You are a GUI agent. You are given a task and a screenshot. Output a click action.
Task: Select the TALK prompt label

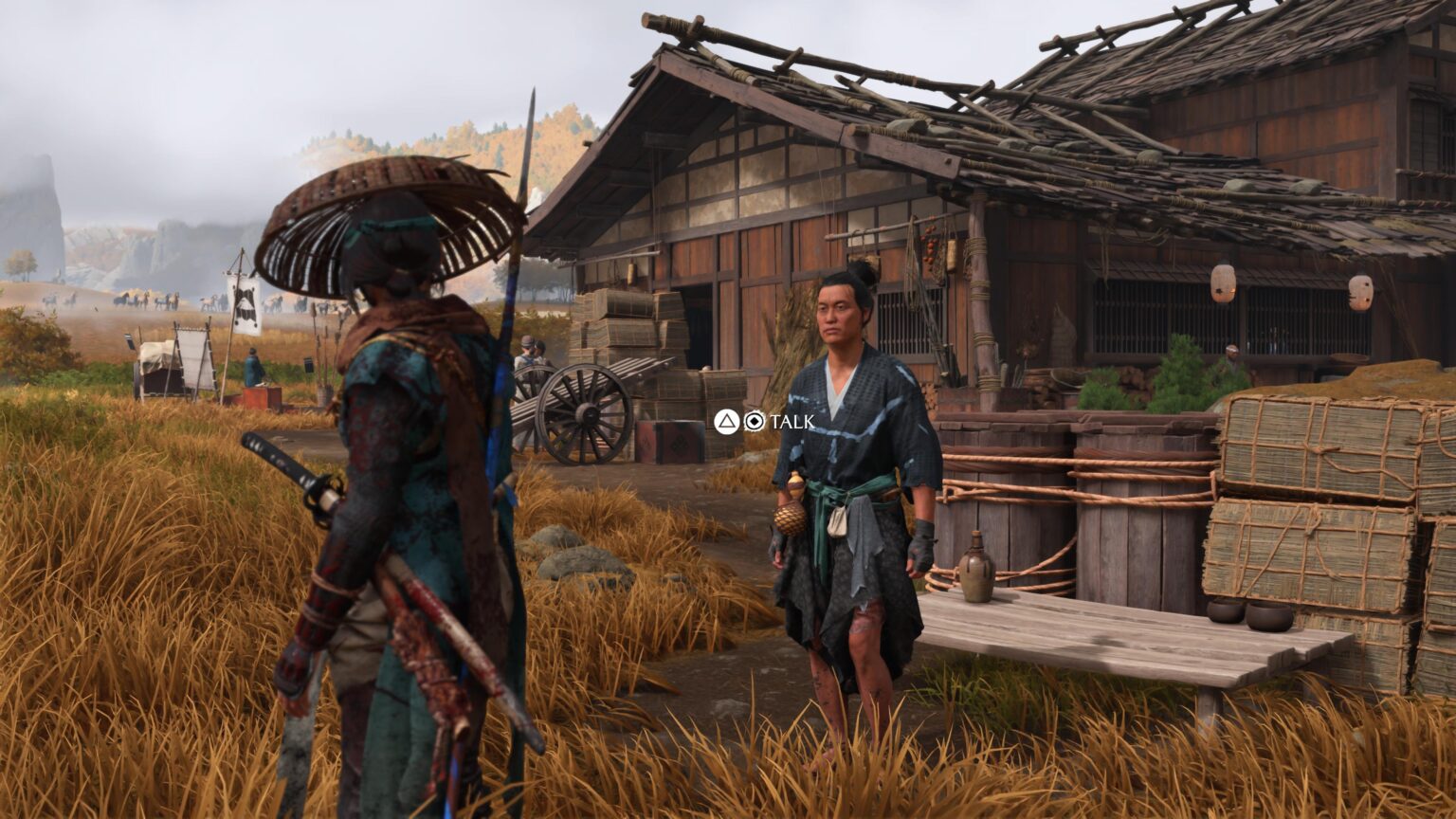pyautogui.click(x=792, y=425)
